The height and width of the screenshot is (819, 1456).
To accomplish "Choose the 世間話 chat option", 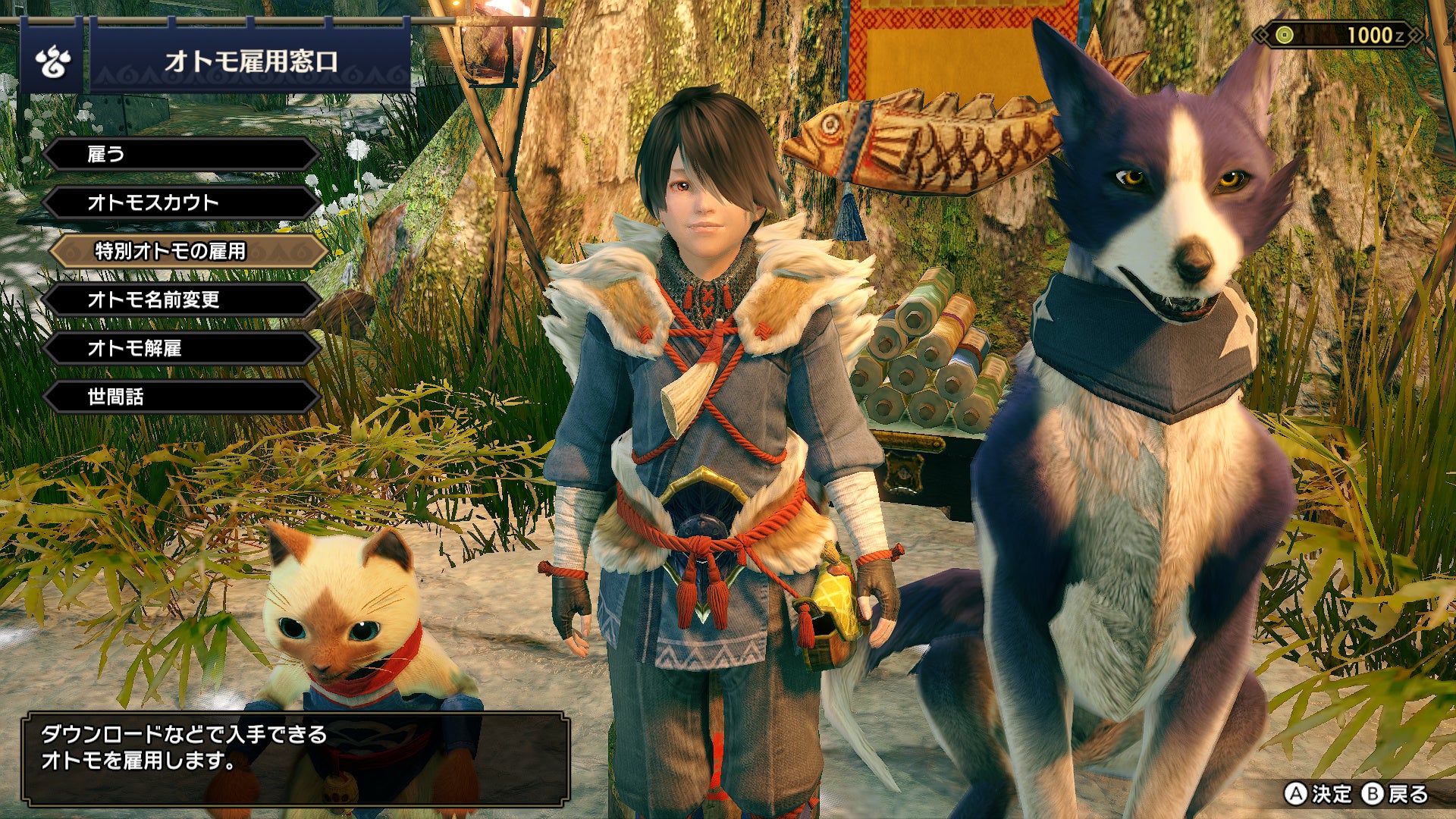I will [x=181, y=397].
